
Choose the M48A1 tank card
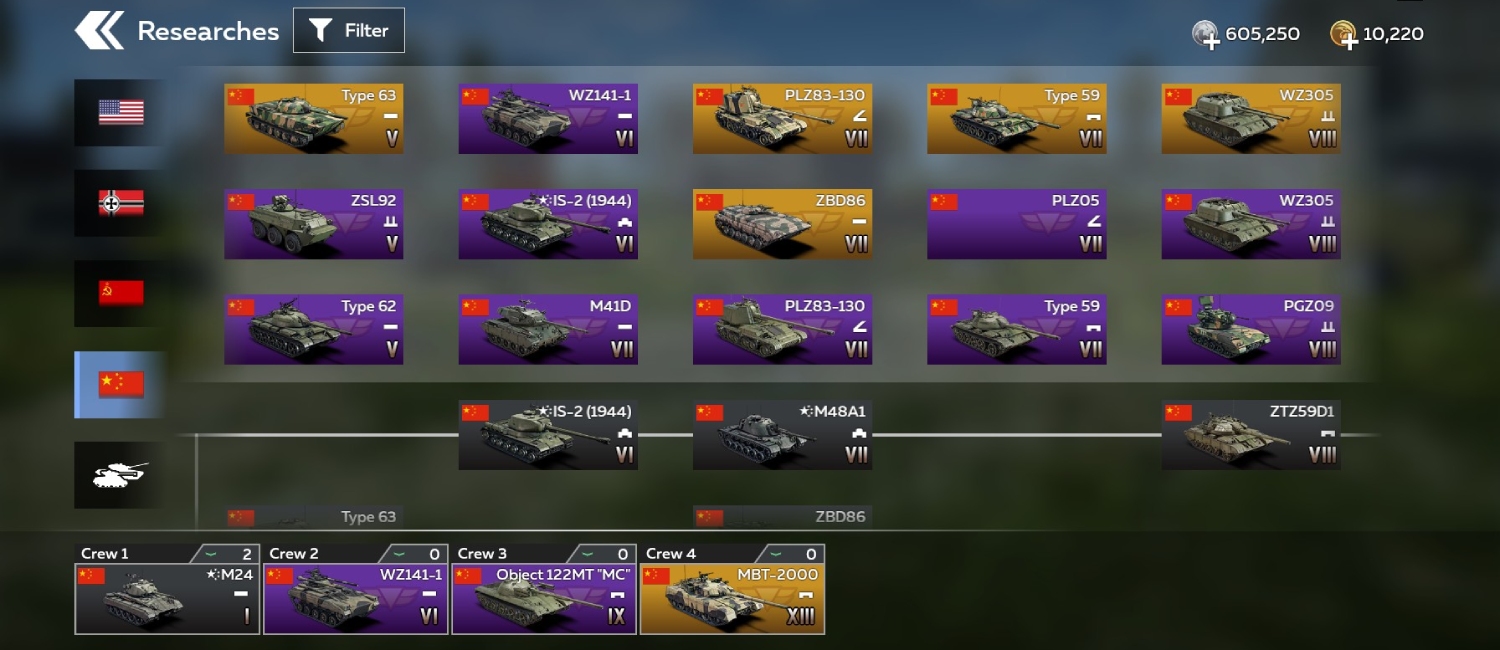pyautogui.click(x=782, y=435)
